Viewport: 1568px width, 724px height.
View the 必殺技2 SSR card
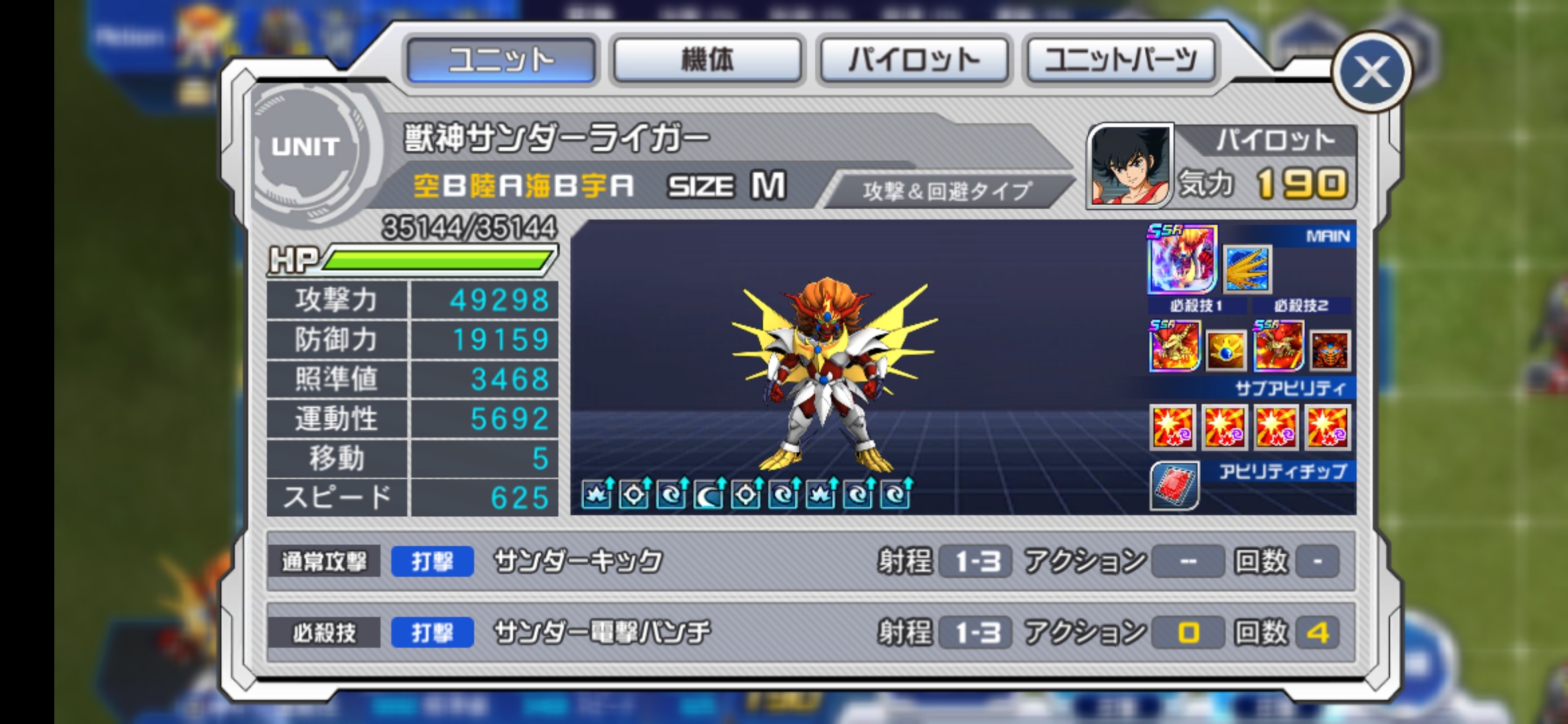click(x=1279, y=347)
